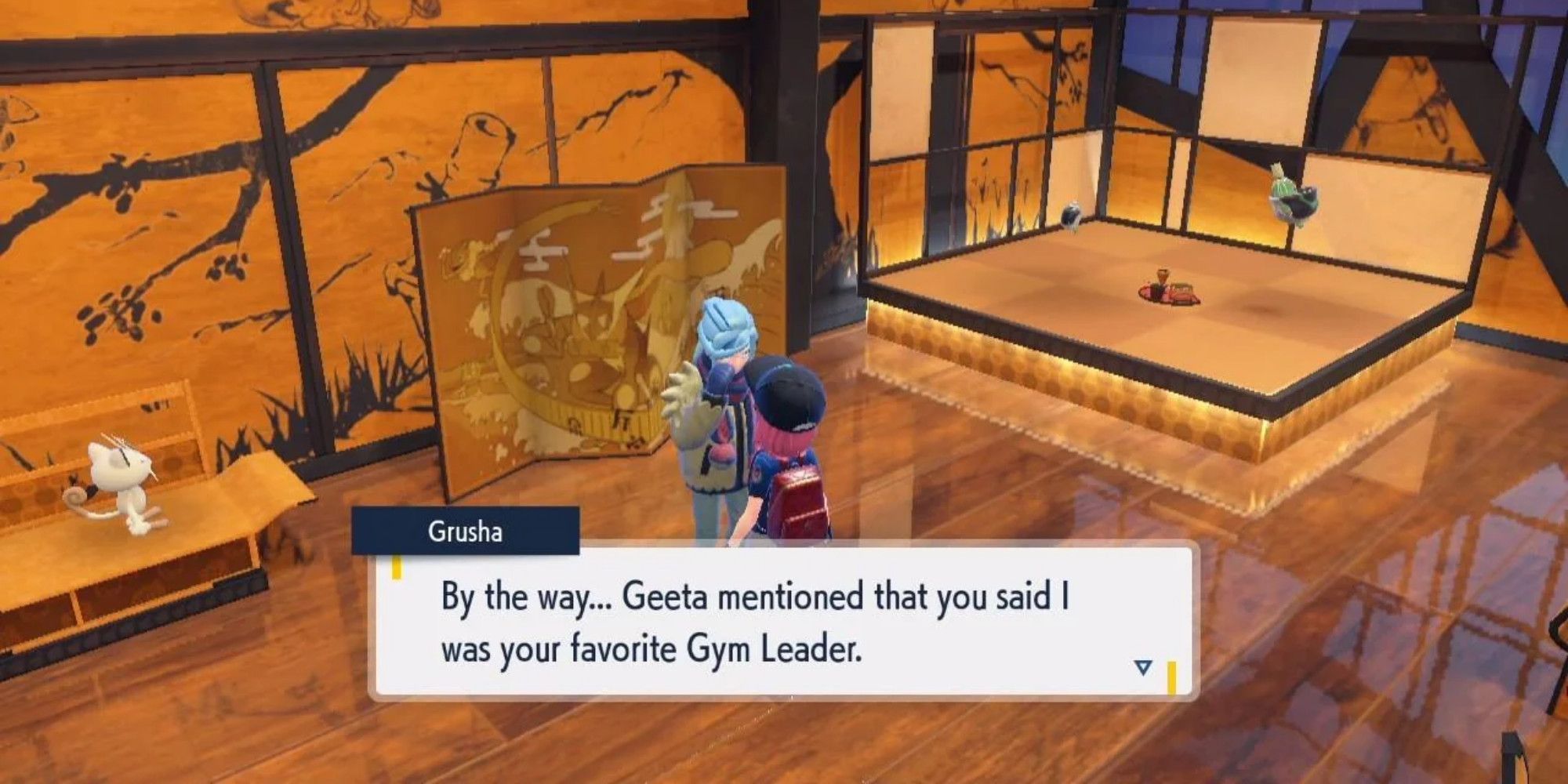Toggle the hanging lantern near the left doorway
The height and width of the screenshot is (784, 1568).
tap(1073, 213)
